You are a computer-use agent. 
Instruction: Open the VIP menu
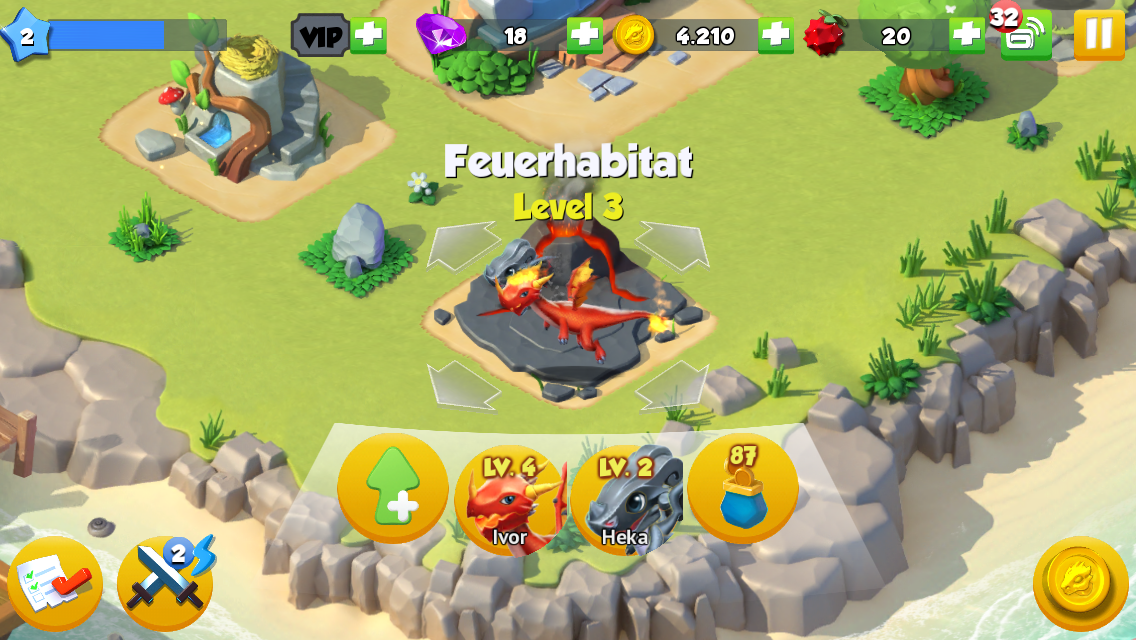tap(320, 36)
